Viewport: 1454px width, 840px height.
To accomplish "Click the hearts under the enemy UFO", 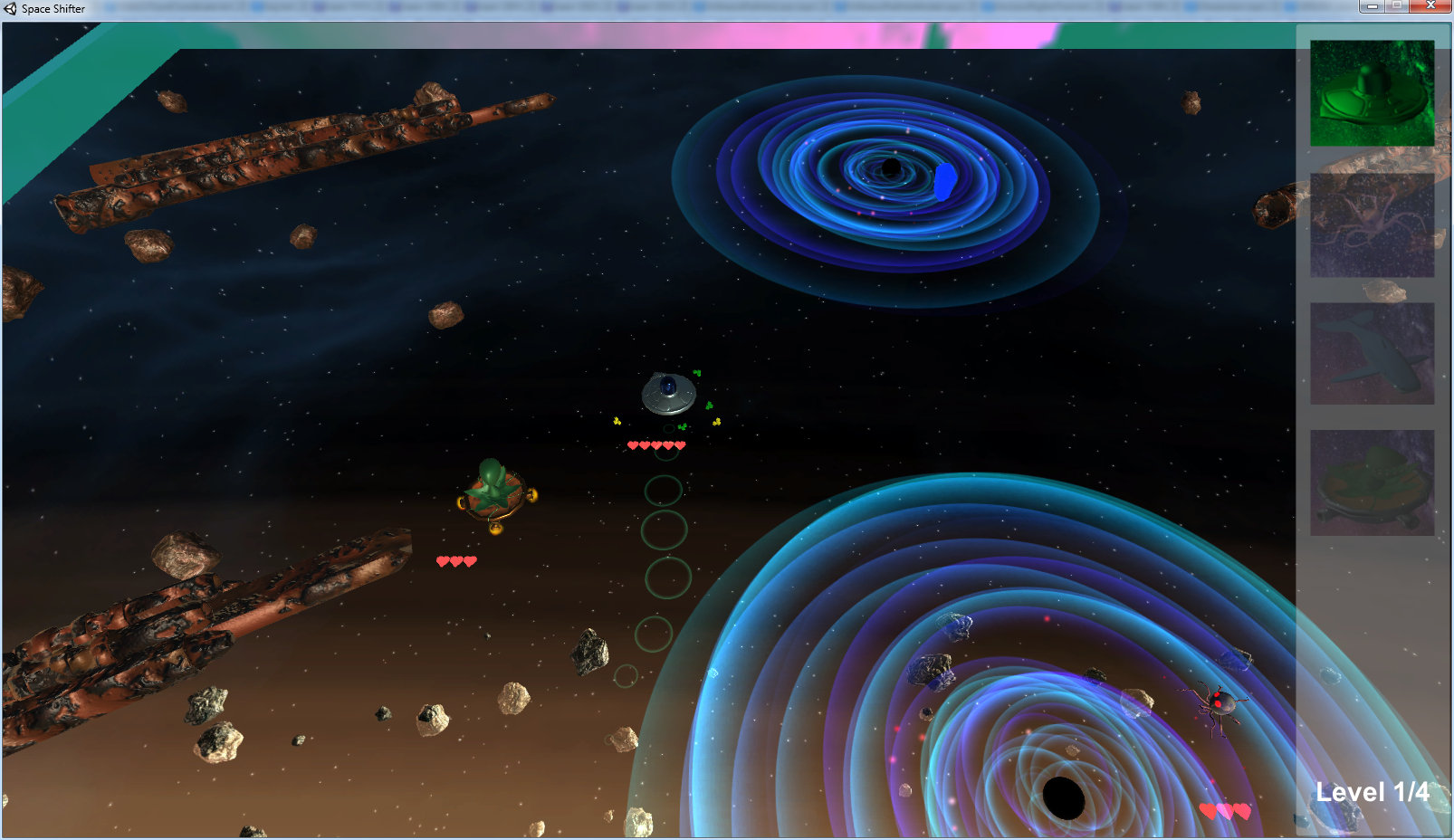I will pyautogui.click(x=655, y=444).
